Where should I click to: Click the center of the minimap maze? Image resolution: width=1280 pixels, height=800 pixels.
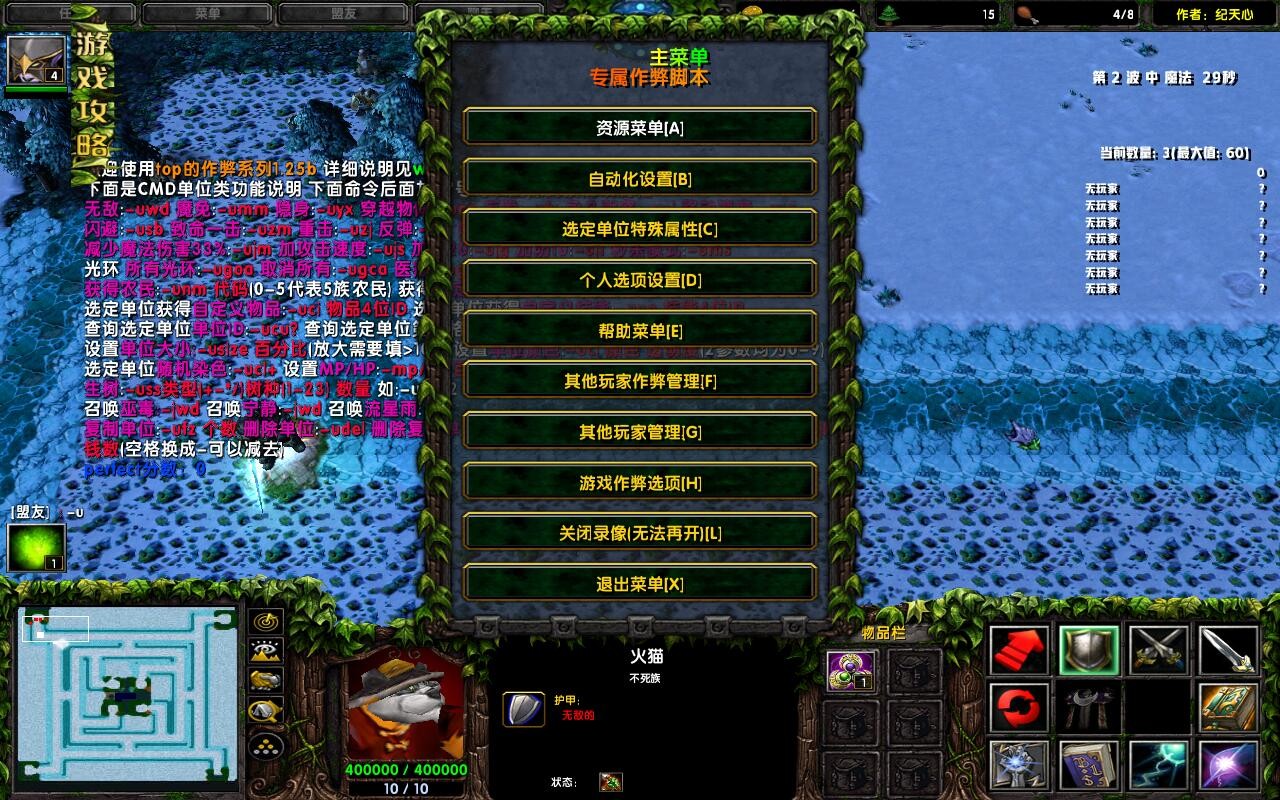pyautogui.click(x=125, y=695)
